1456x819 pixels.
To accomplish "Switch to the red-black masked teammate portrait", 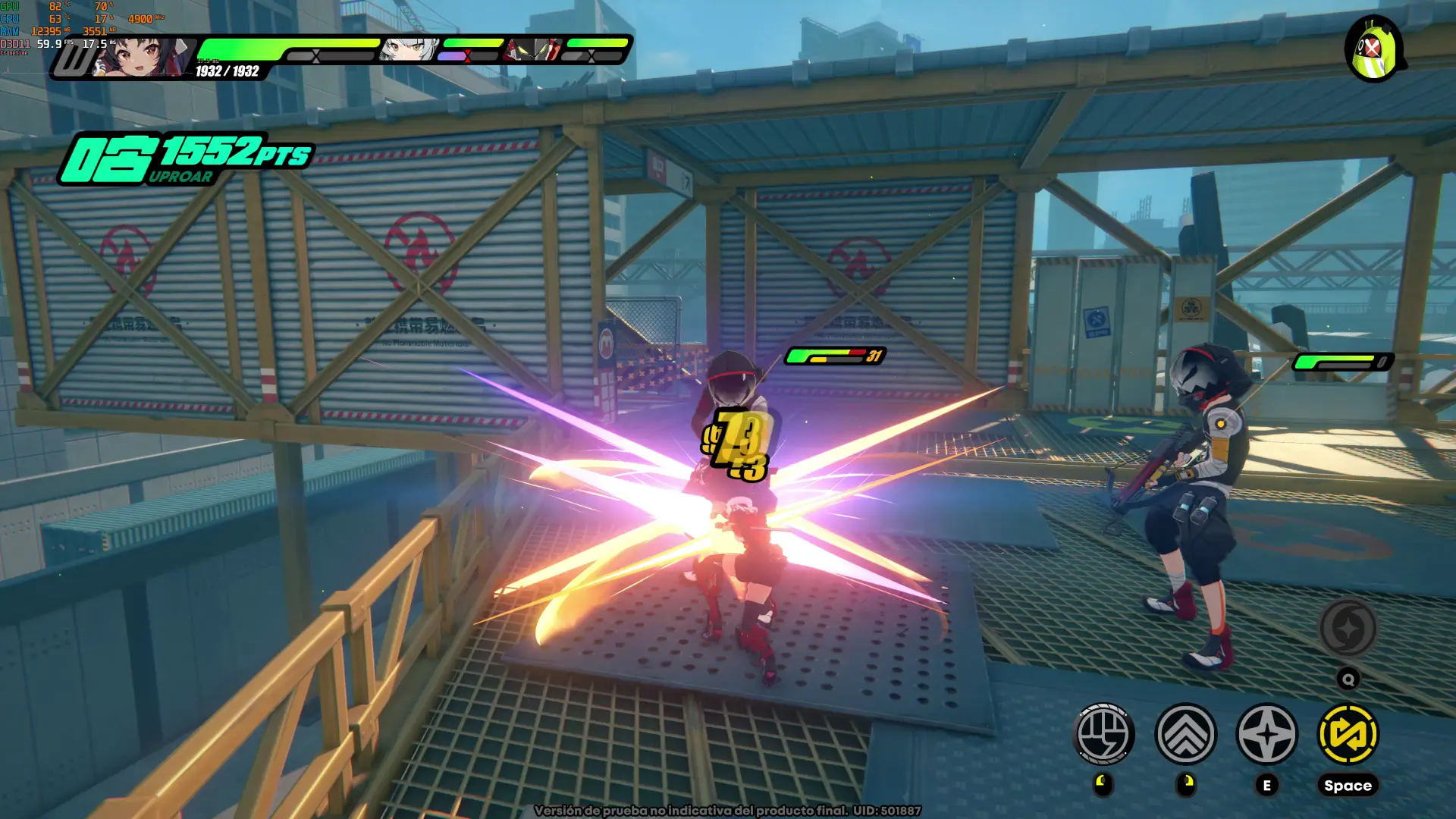I will pyautogui.click(x=535, y=50).
